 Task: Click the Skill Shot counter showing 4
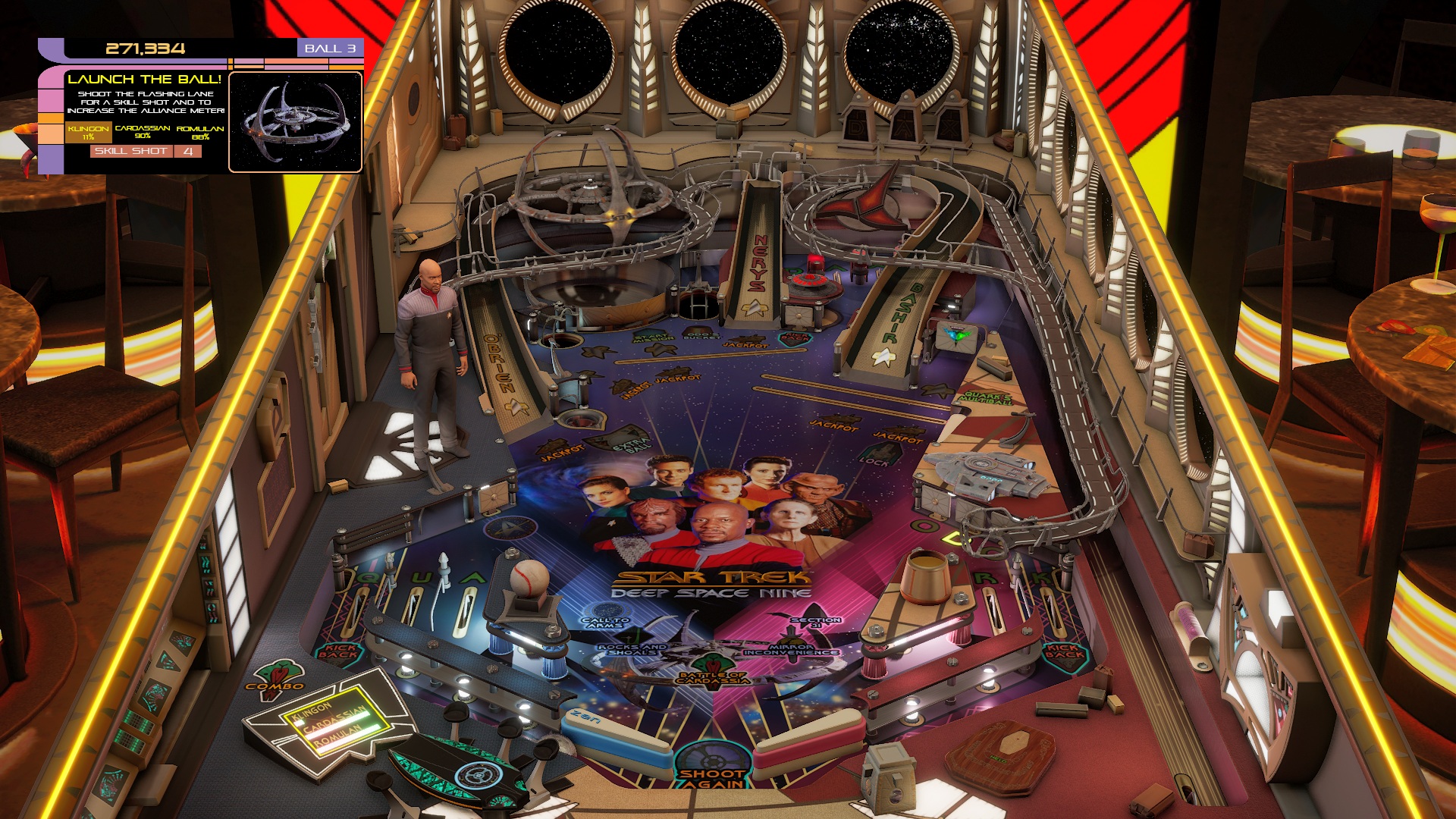[187, 152]
